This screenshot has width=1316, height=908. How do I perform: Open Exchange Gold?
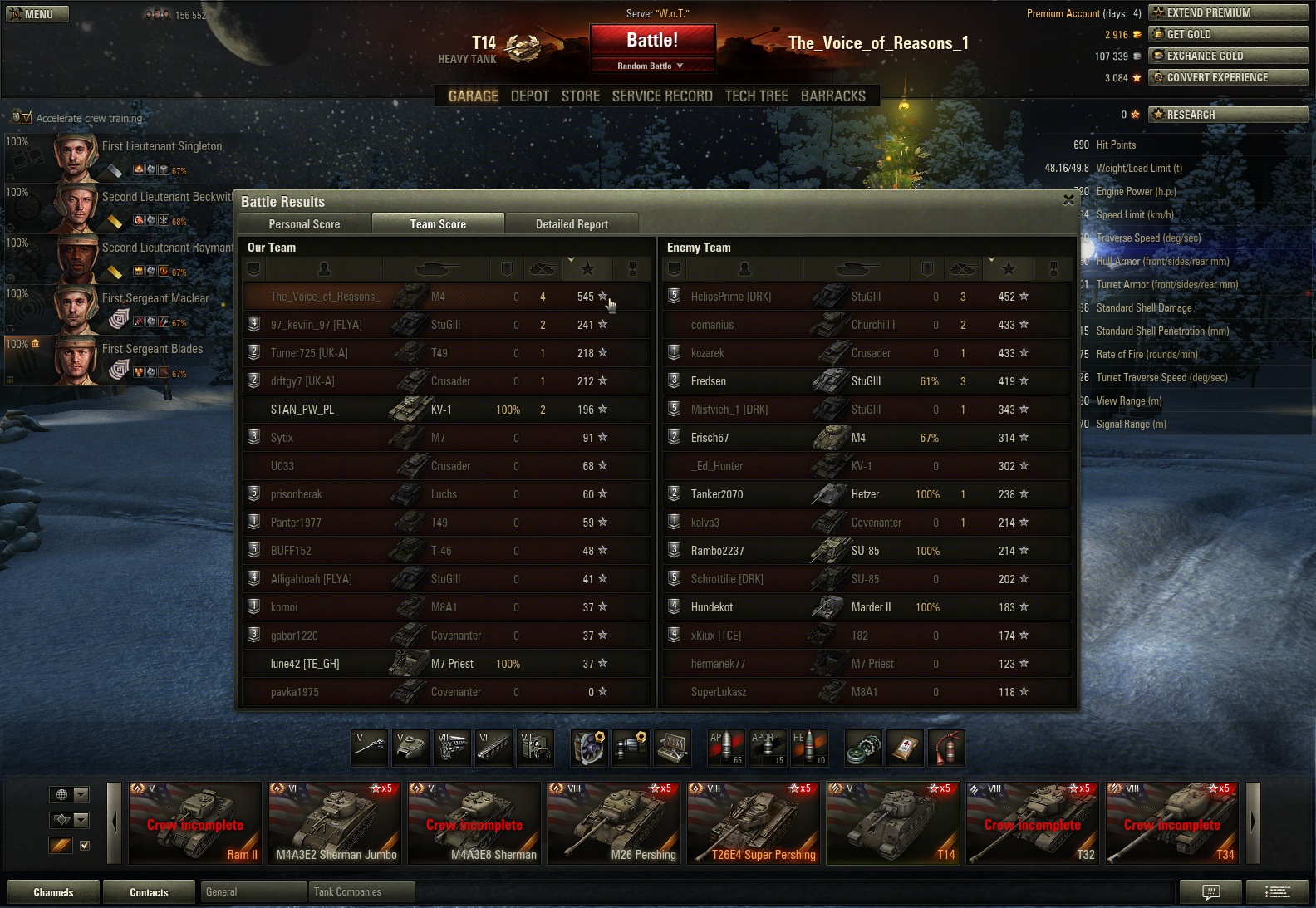(x=1227, y=56)
